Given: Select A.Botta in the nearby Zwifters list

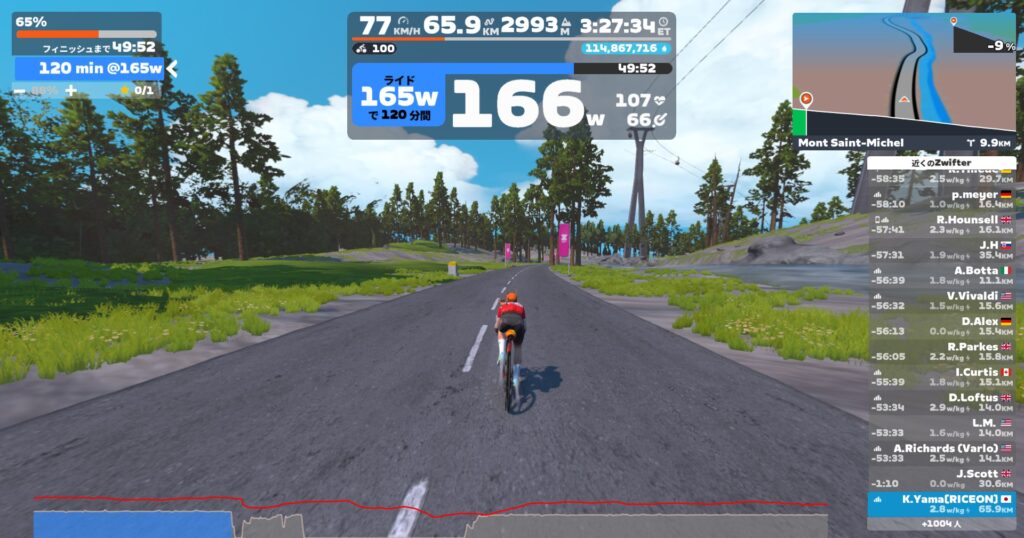Looking at the screenshot, I should coord(940,275).
